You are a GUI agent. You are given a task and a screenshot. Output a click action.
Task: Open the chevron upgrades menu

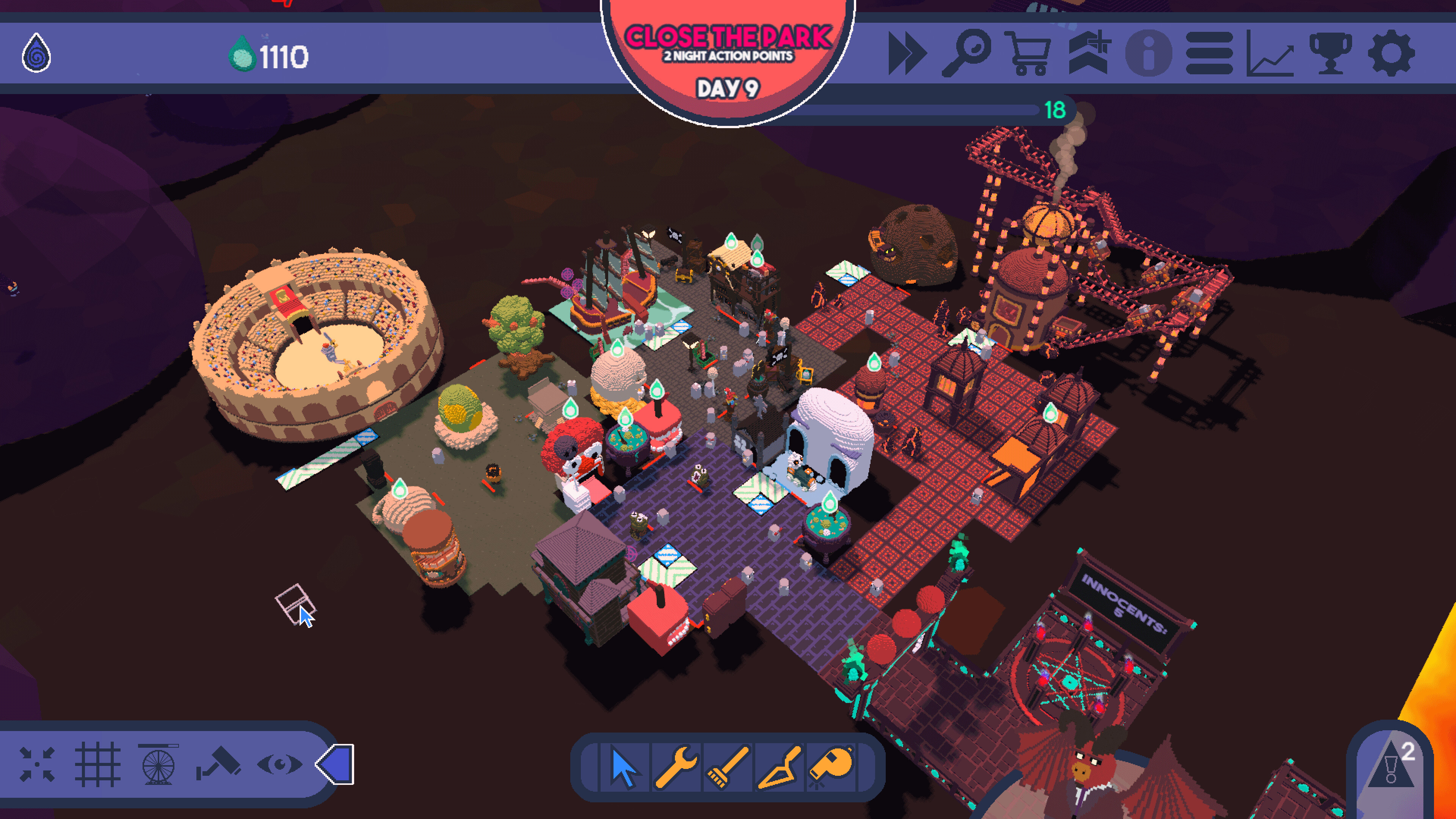click(1089, 54)
